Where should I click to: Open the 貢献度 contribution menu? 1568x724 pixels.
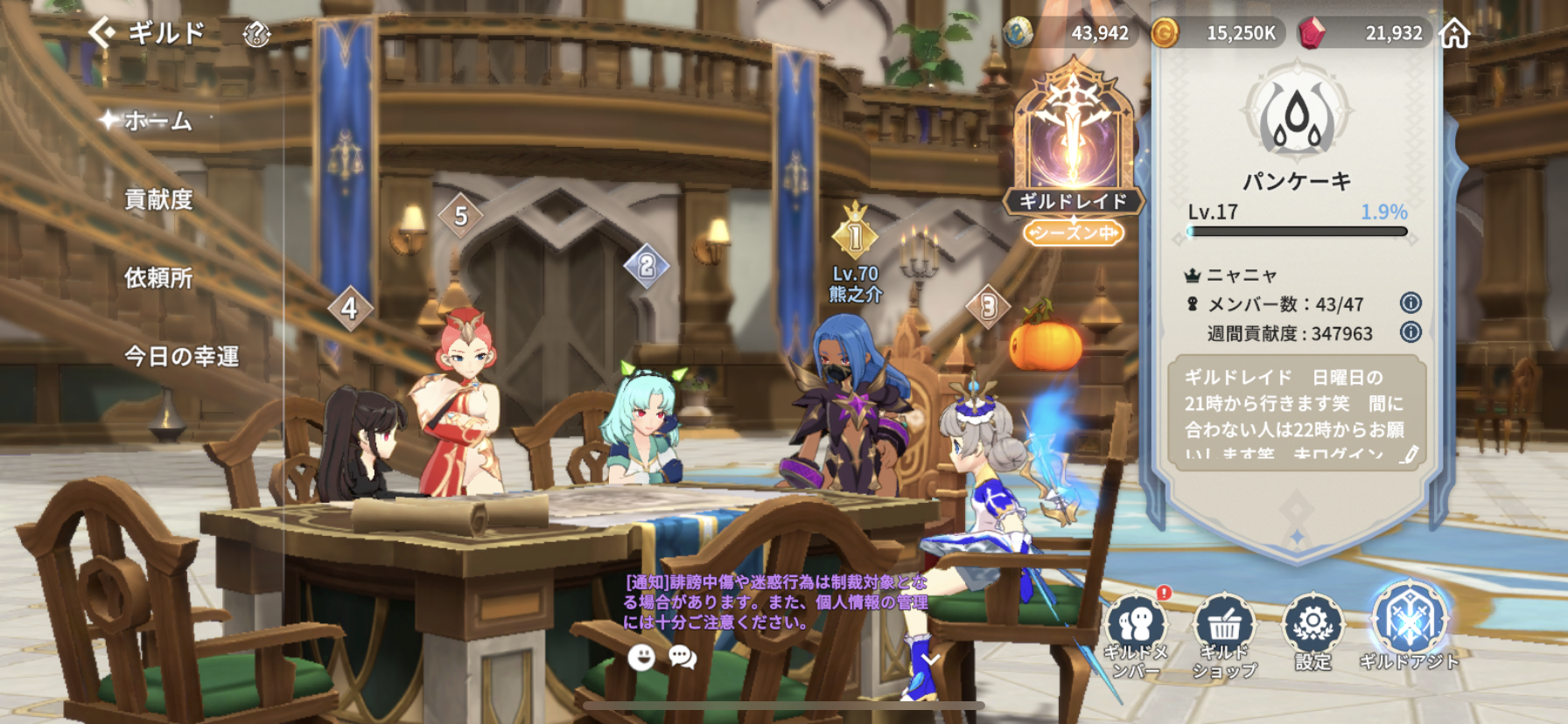pyautogui.click(x=158, y=199)
